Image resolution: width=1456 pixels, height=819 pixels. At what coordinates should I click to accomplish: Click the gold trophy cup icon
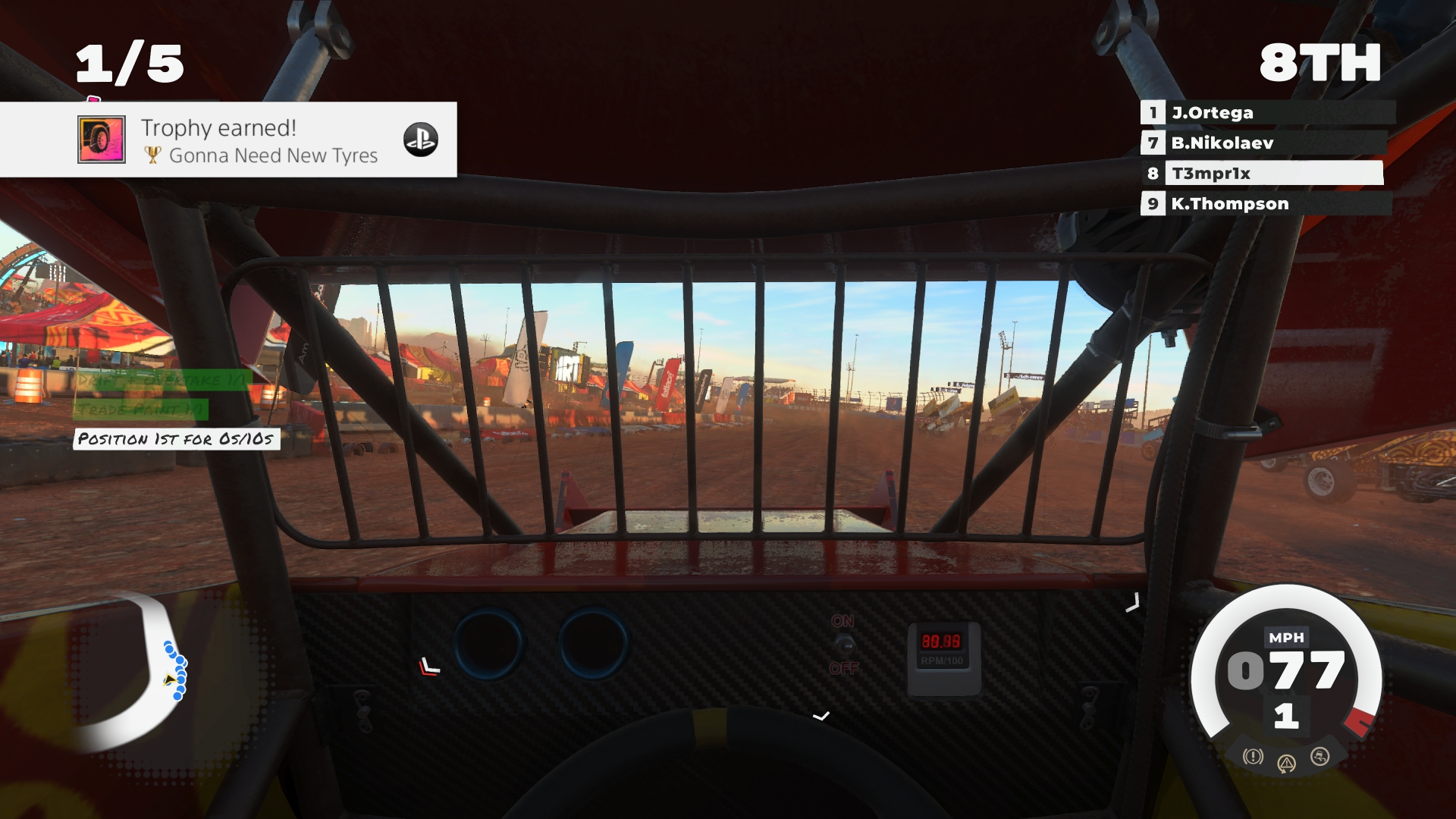tap(154, 155)
